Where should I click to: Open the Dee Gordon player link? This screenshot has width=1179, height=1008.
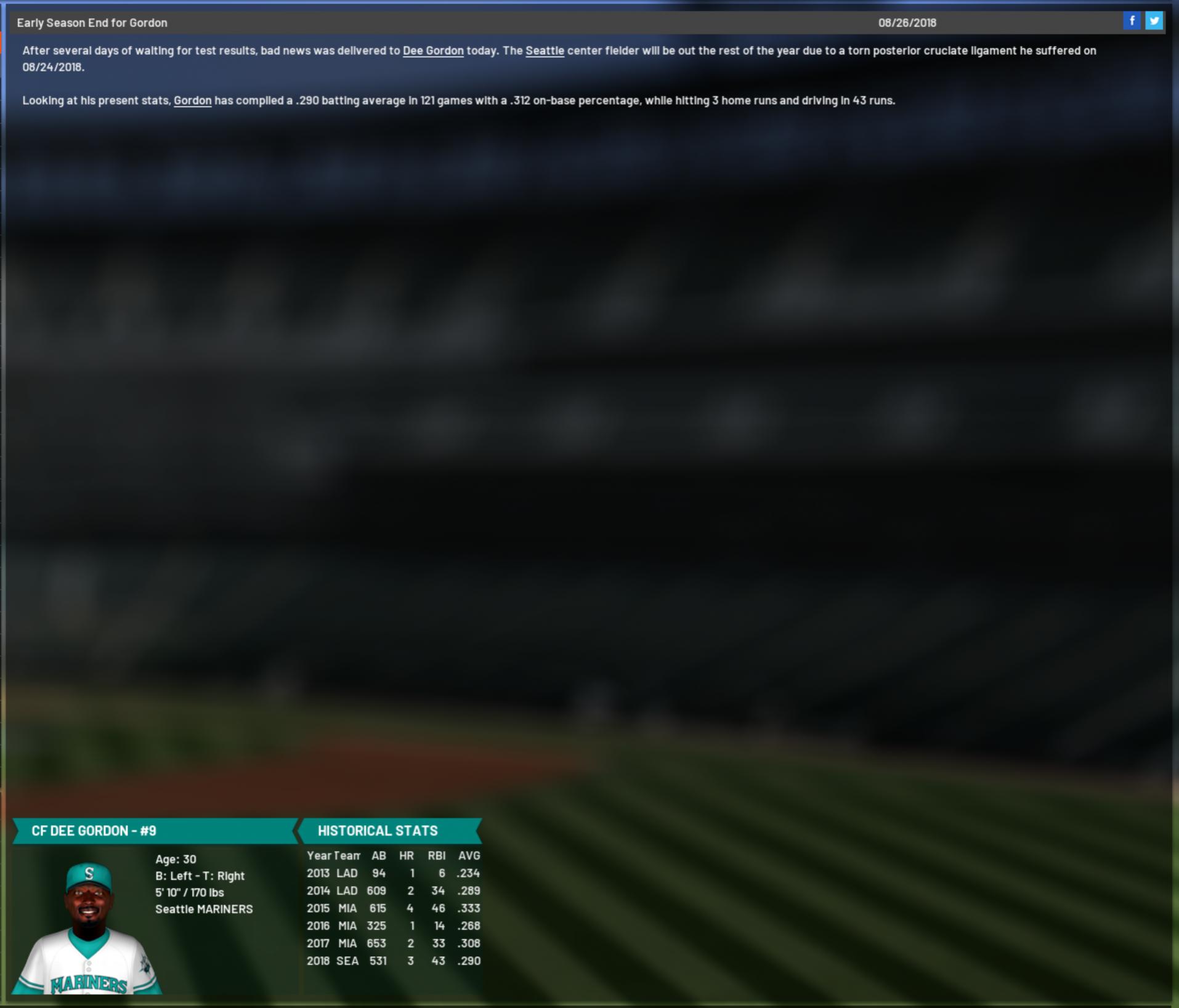click(x=433, y=51)
